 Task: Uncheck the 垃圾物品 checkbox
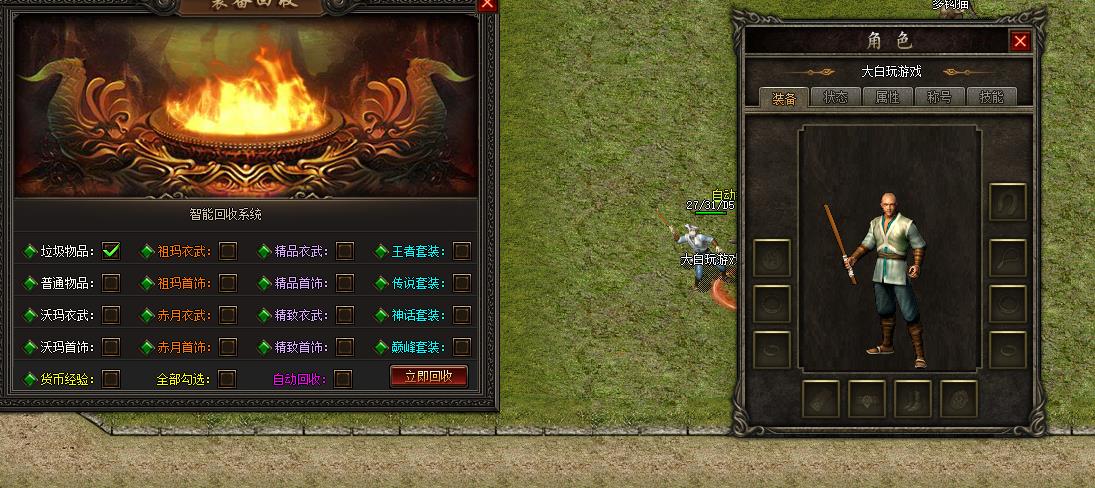tap(111, 251)
